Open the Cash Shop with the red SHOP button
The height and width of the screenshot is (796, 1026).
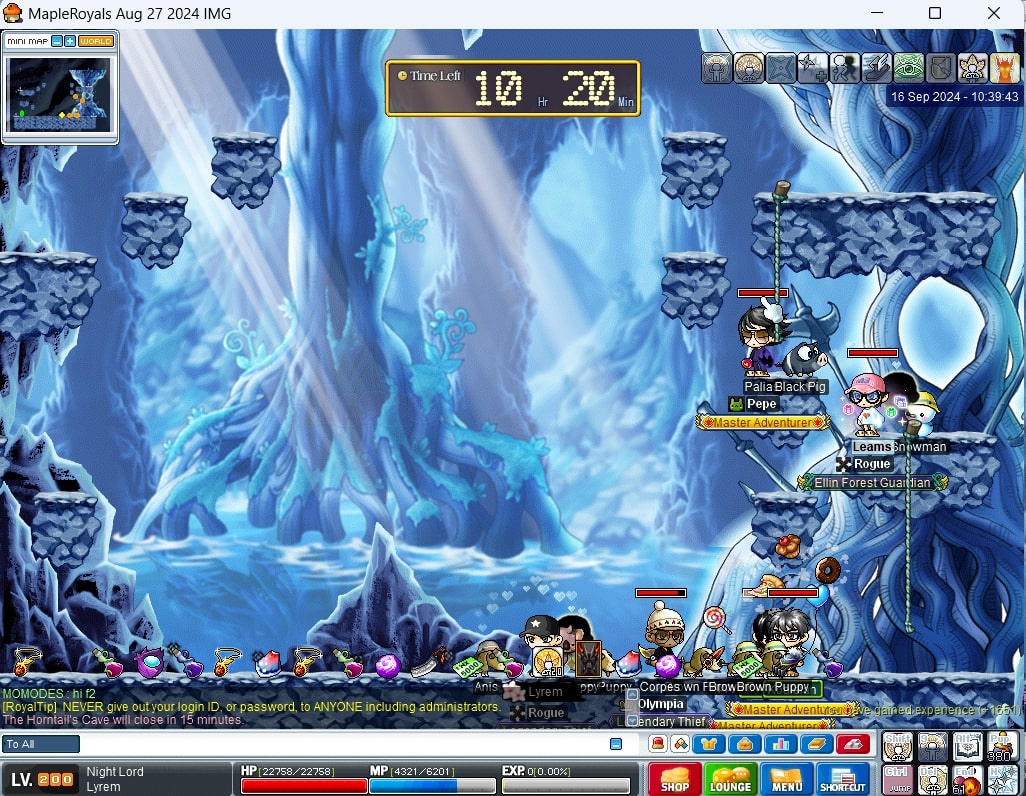[x=675, y=780]
